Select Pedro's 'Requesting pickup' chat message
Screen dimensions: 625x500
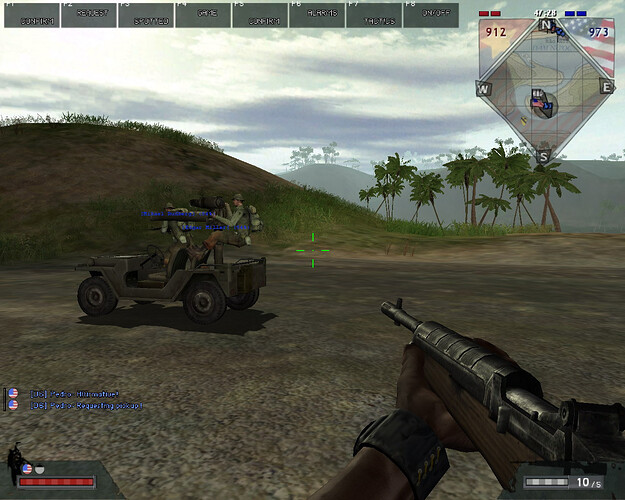pyautogui.click(x=86, y=406)
